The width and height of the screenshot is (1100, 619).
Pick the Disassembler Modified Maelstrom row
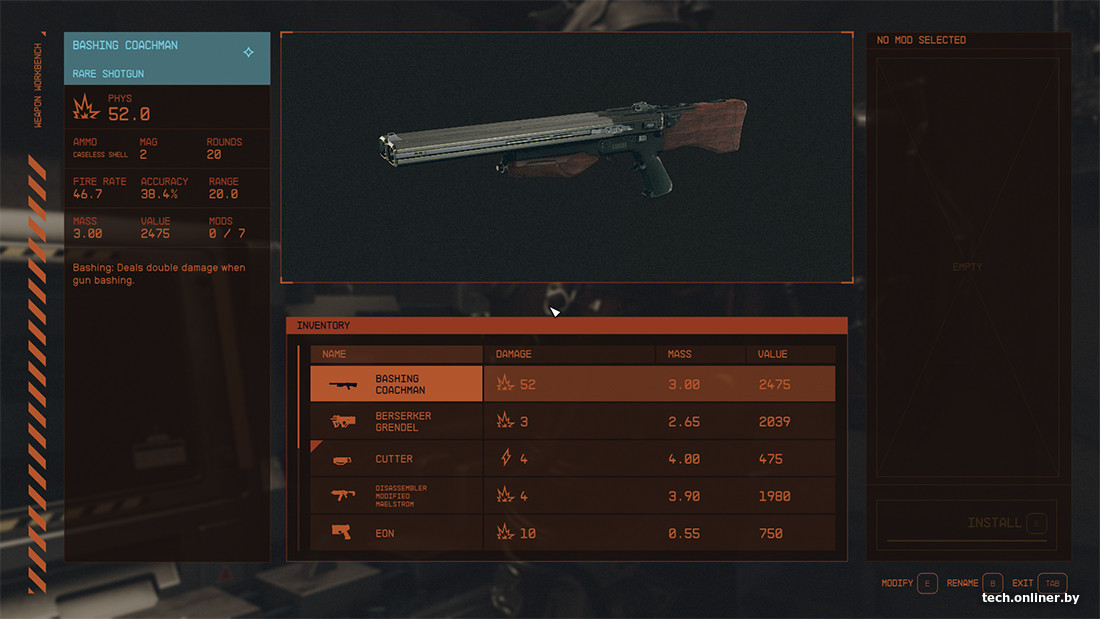(x=572, y=496)
